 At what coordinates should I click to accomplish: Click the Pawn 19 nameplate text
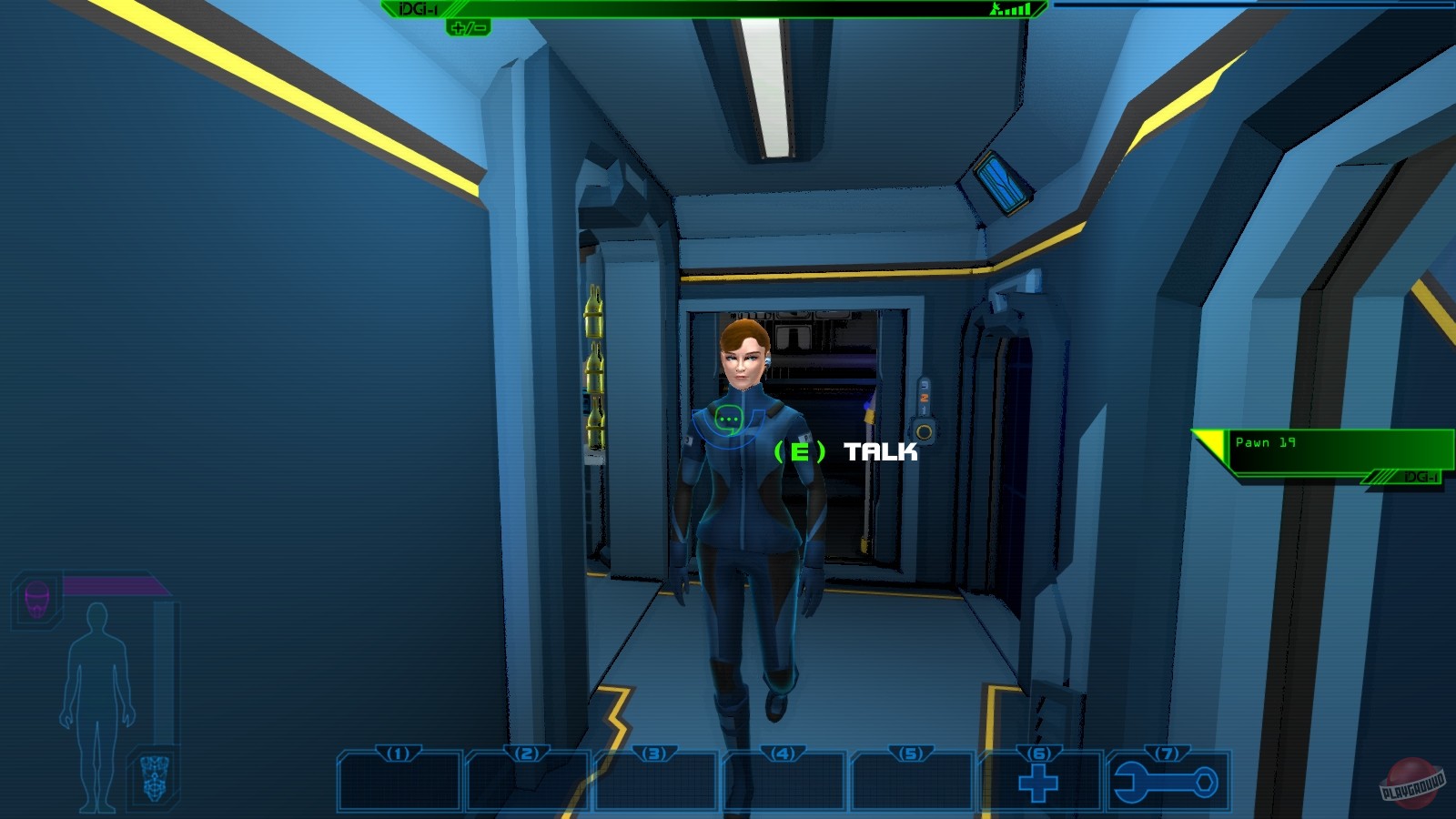(1268, 441)
